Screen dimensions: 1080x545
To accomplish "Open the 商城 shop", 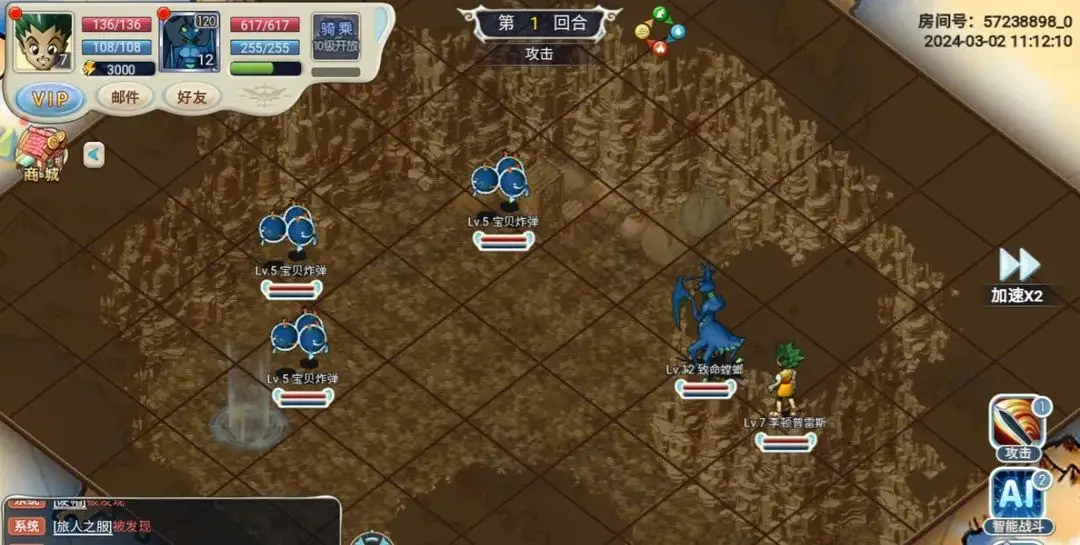I will click(40, 156).
